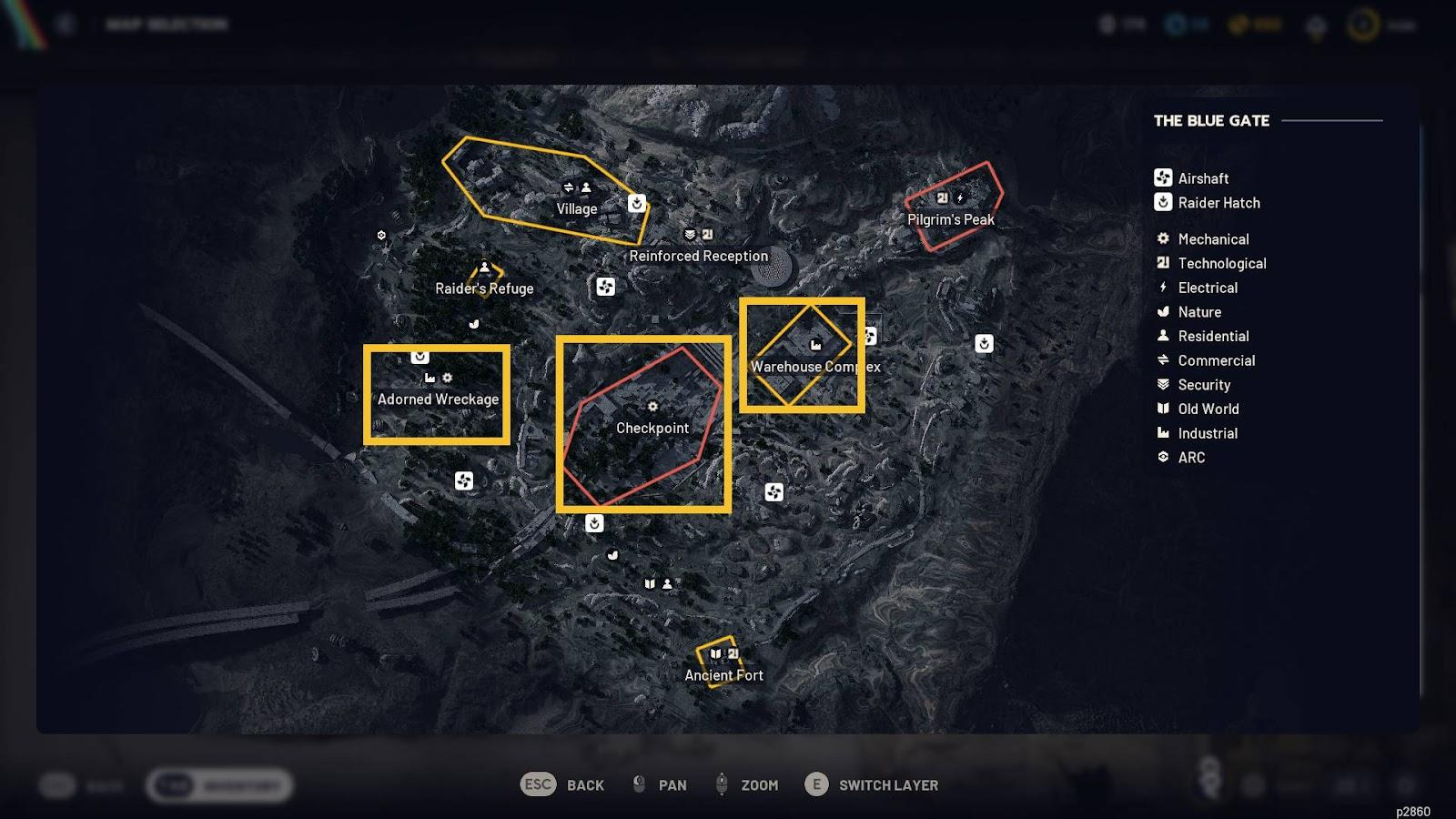
Task: Click the Switch Layer button
Action: pos(872,784)
